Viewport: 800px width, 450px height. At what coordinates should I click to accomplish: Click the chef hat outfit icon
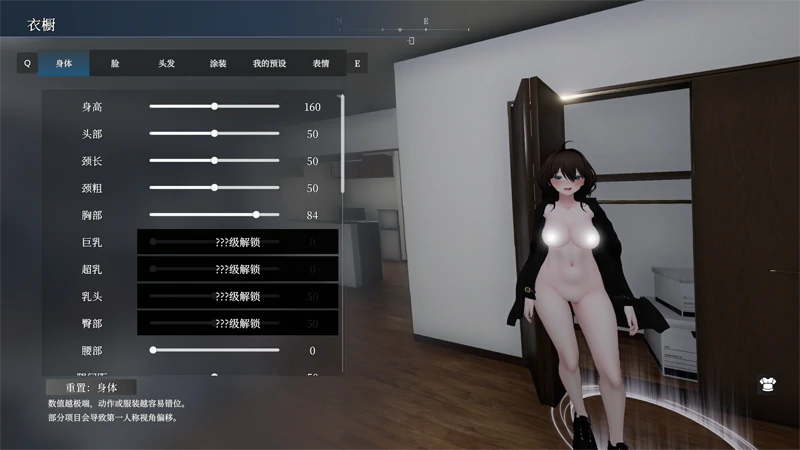(x=768, y=382)
